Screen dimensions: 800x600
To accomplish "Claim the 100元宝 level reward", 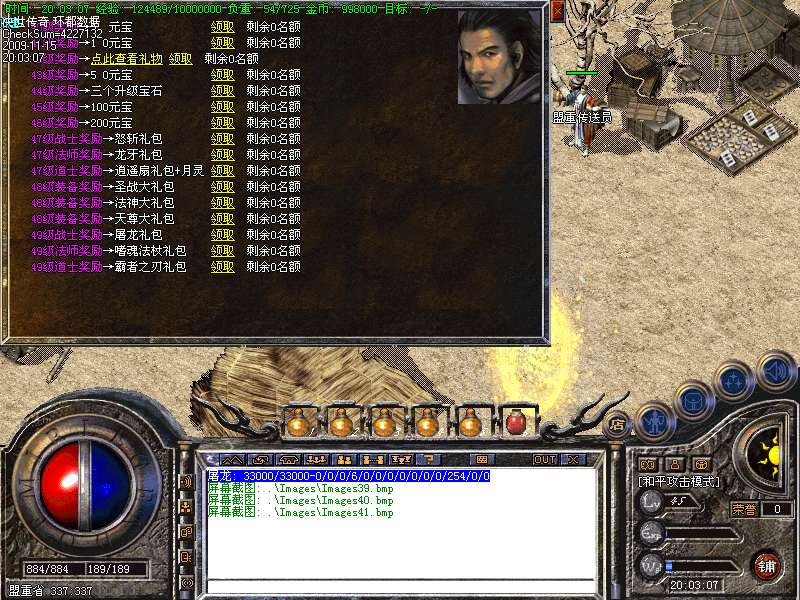I will 222,107.
